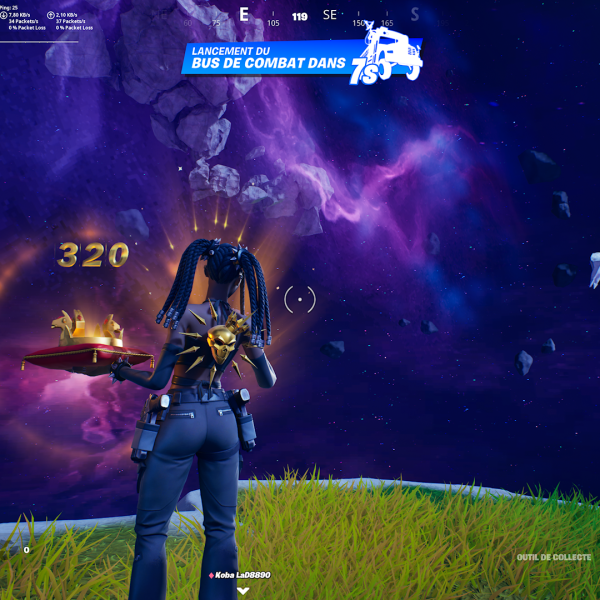Select the Koba LaDBB90 player name tag

pos(240,575)
